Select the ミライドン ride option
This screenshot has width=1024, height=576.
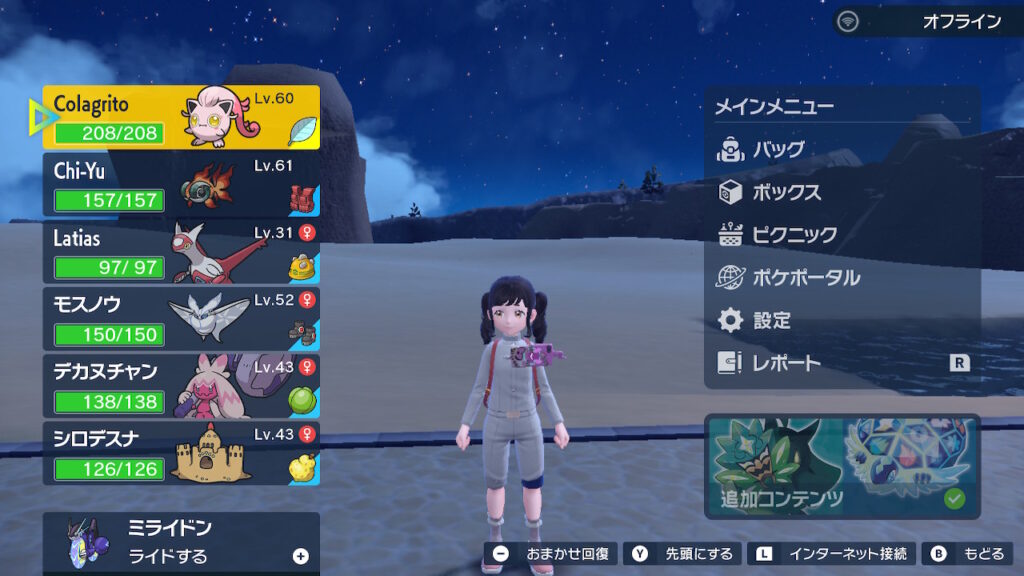pos(181,542)
